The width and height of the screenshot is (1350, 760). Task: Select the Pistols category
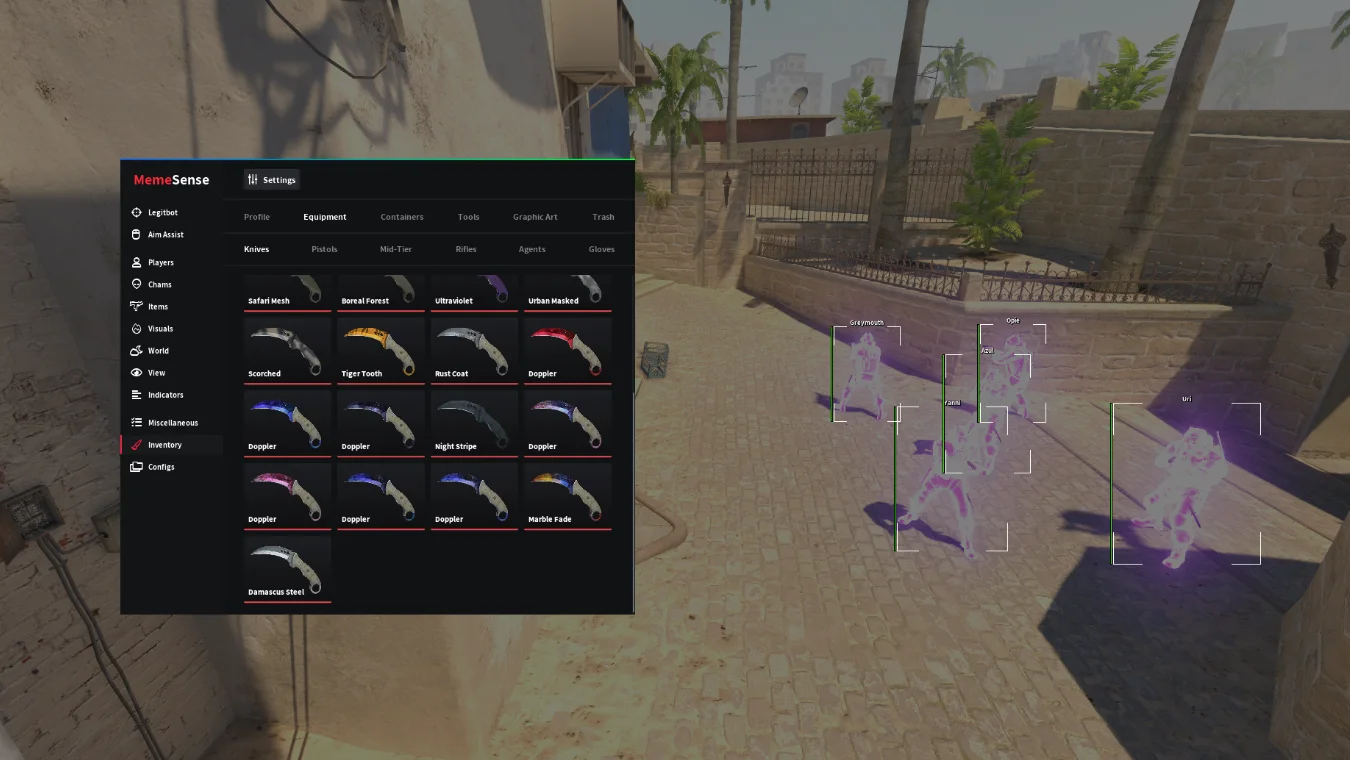pyautogui.click(x=324, y=249)
